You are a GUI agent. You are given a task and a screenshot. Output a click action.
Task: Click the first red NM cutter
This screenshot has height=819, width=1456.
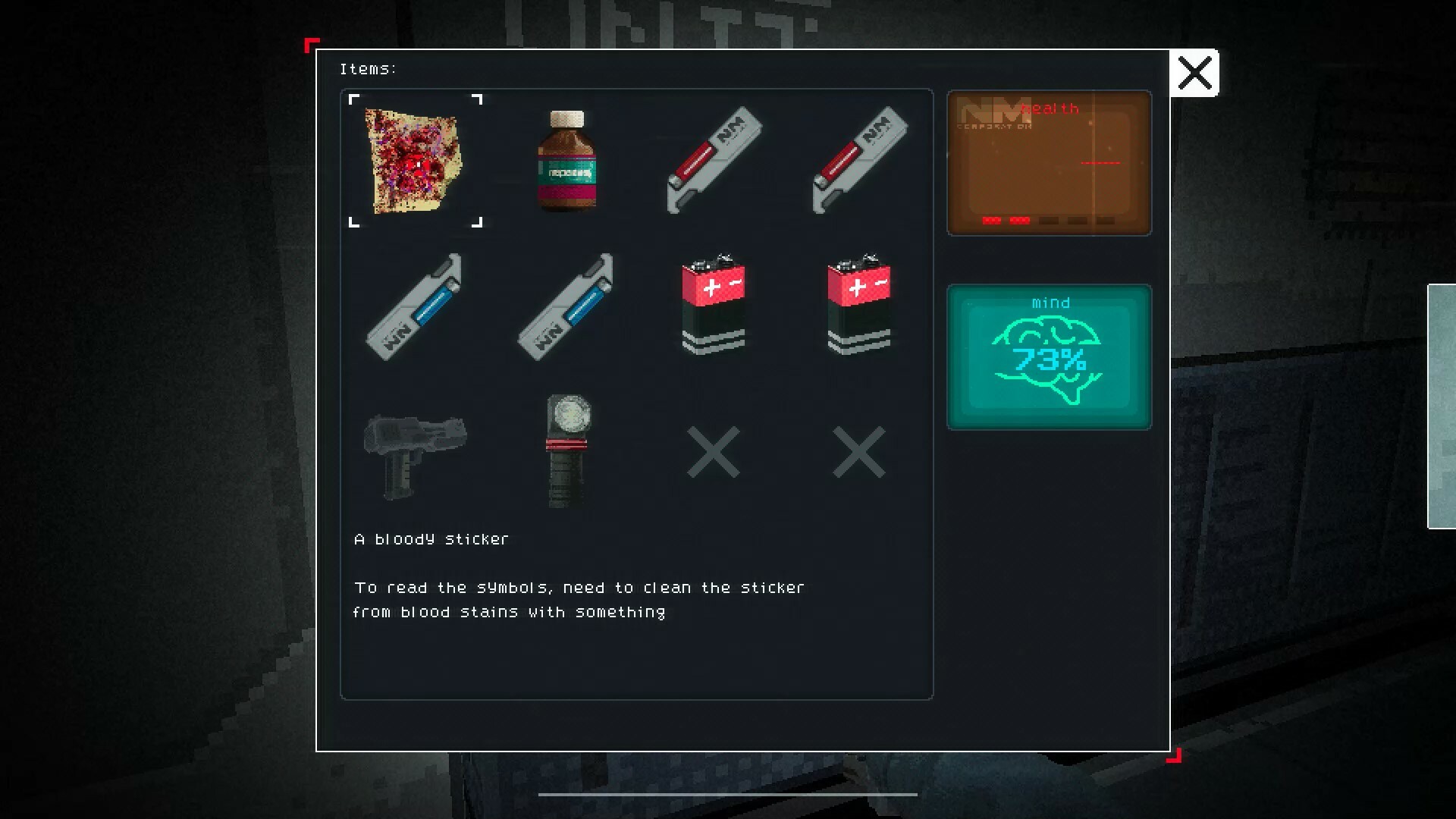(714, 159)
